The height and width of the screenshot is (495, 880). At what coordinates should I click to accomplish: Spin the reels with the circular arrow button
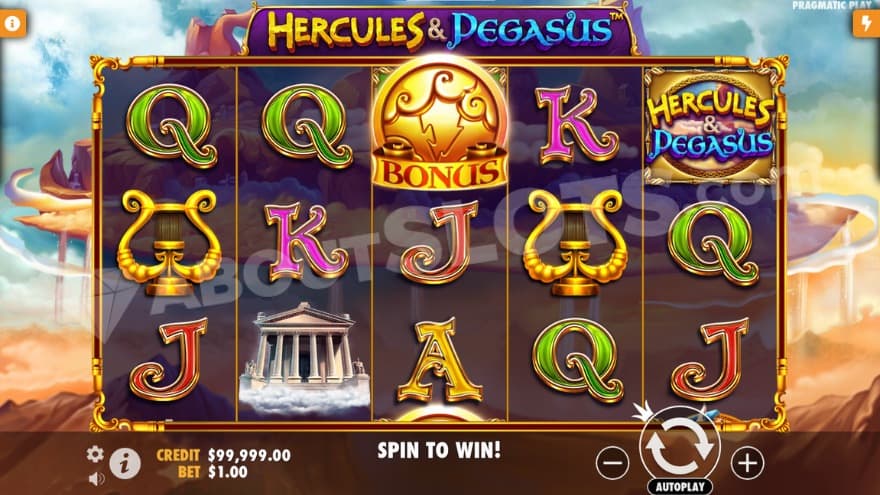(x=679, y=450)
